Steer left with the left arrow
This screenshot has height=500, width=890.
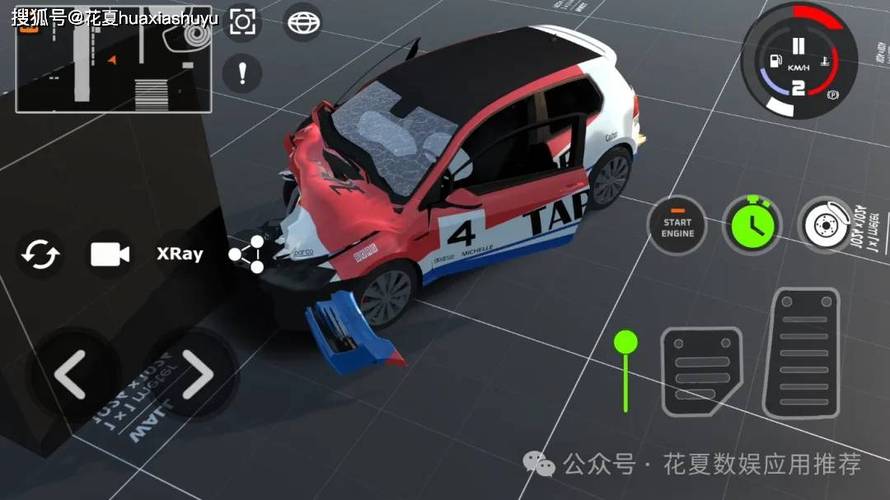tap(70, 375)
